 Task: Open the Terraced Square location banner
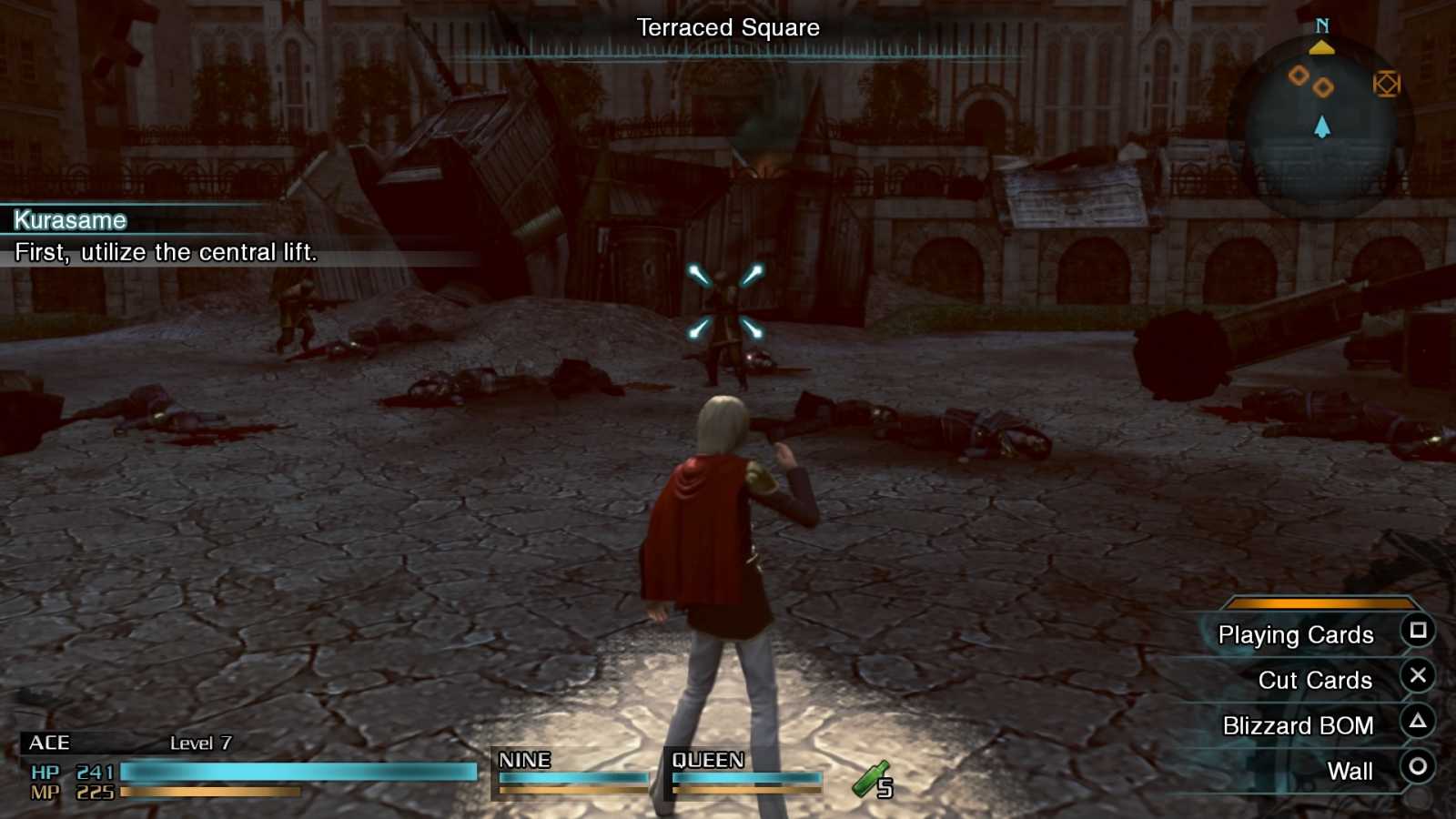pos(727,28)
